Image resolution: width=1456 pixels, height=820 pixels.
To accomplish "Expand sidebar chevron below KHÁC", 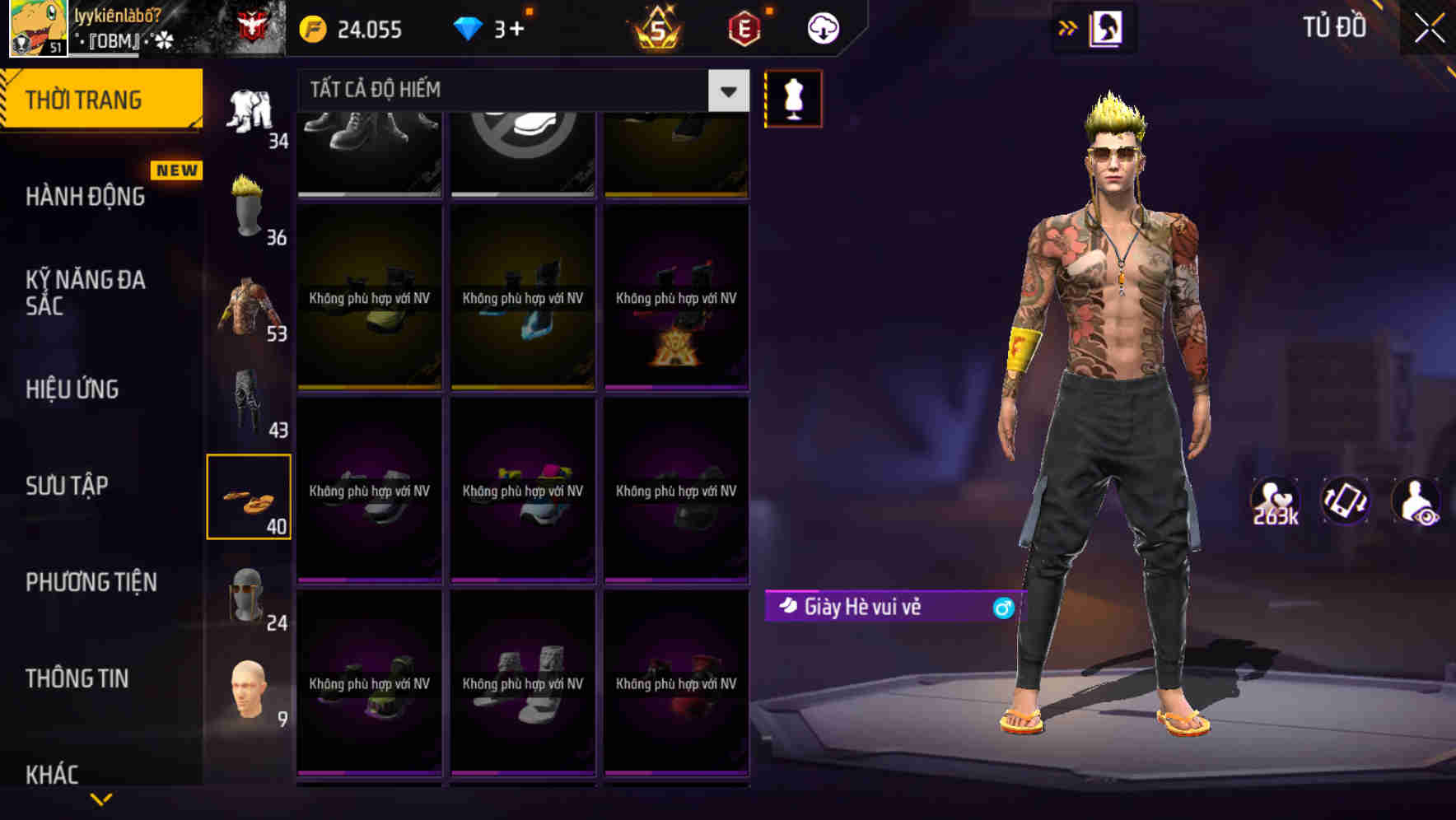I will [101, 800].
